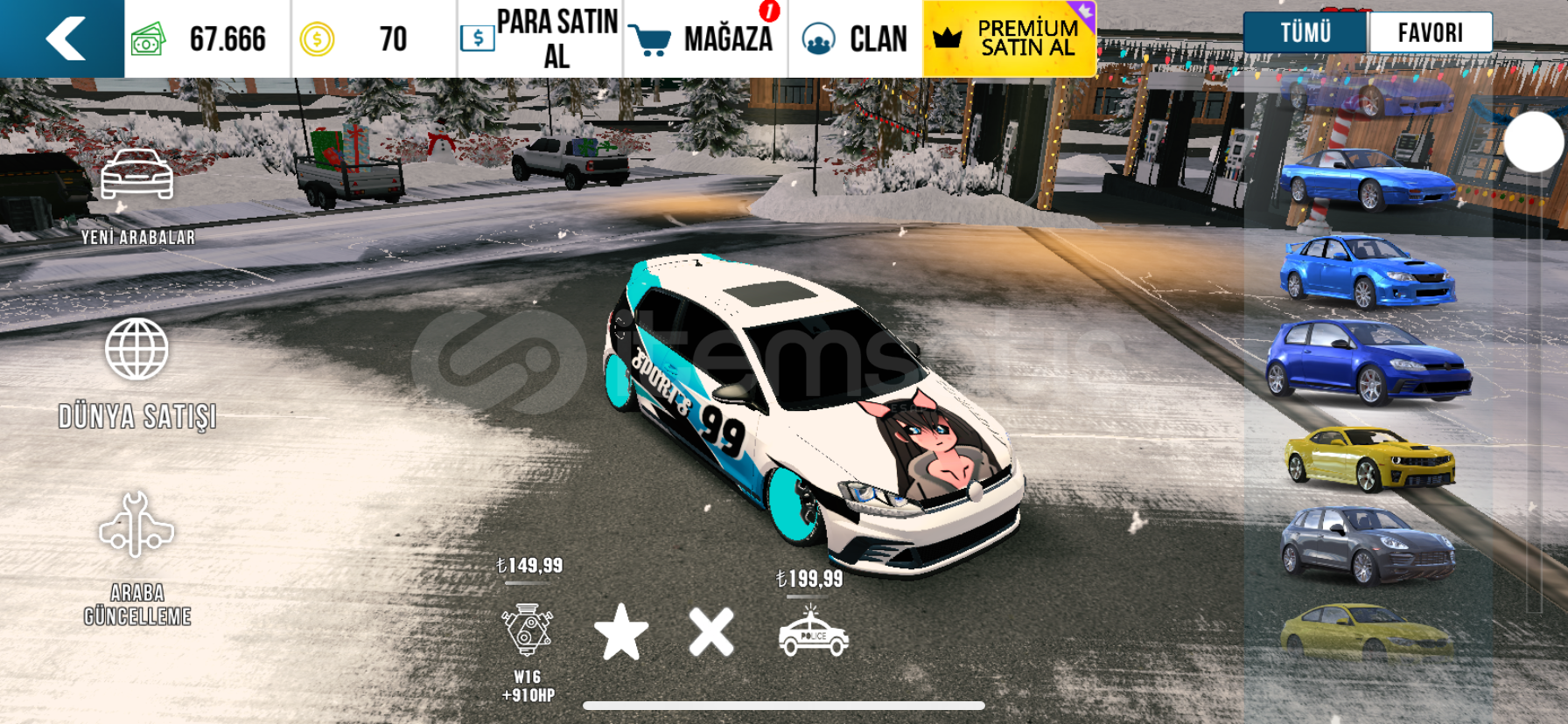Viewport: 1568px width, 724px height.
Task: Switch to the Tümü tab
Action: click(1305, 33)
